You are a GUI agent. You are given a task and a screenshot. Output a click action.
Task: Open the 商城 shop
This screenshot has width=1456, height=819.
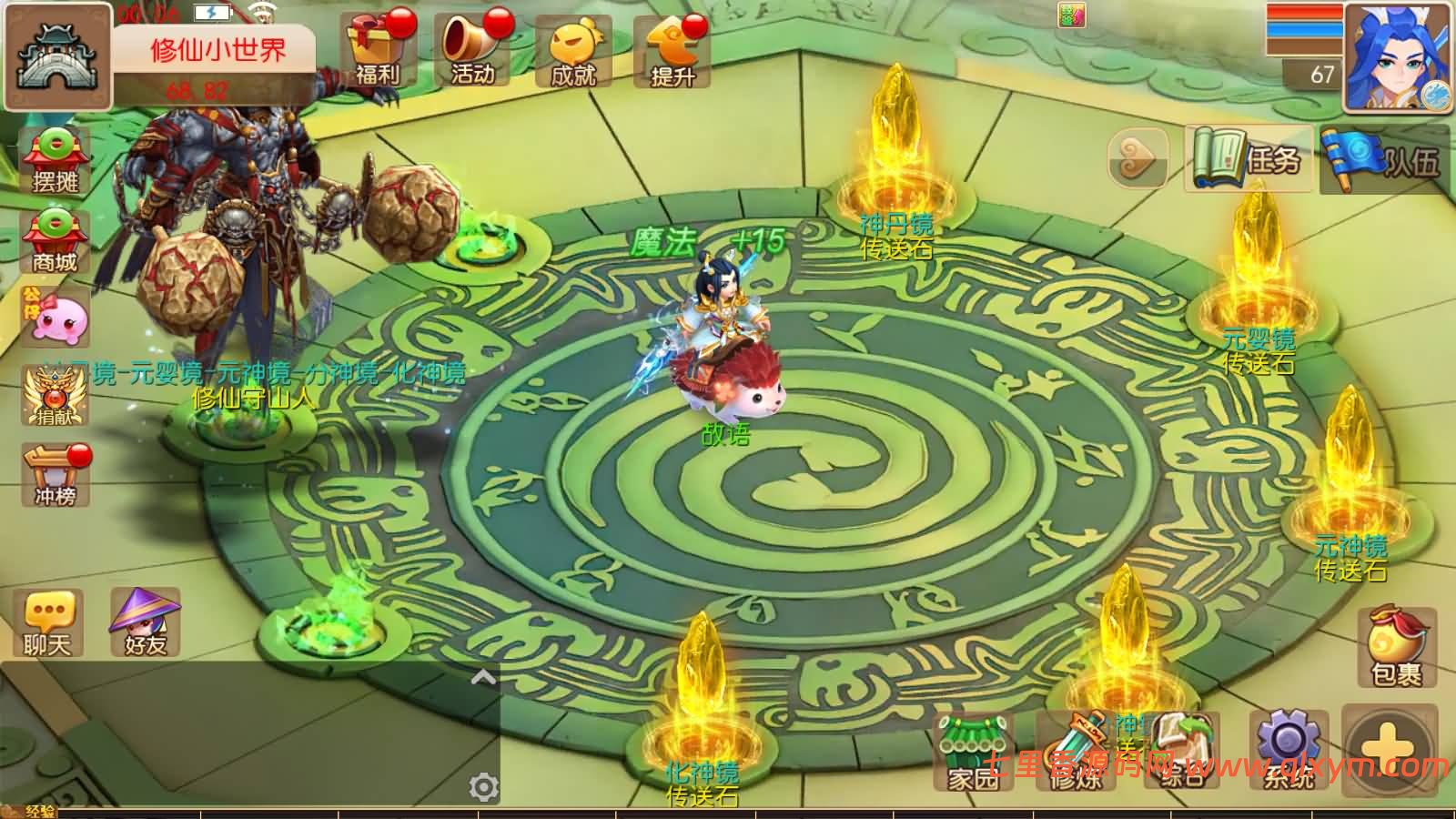pos(55,242)
